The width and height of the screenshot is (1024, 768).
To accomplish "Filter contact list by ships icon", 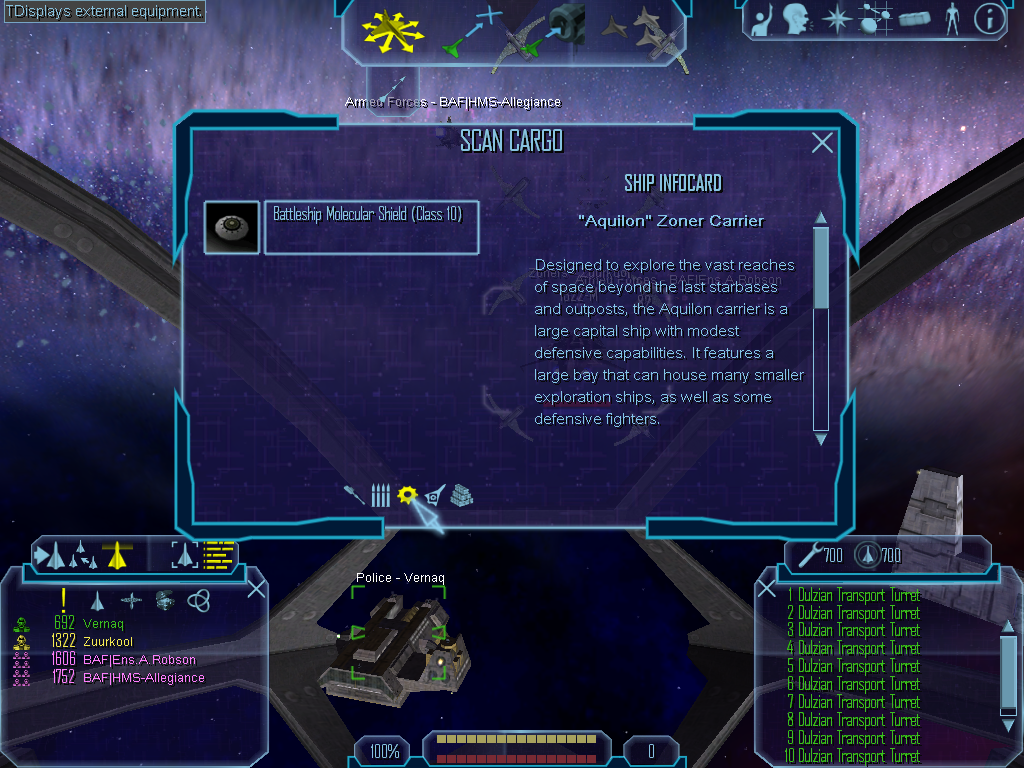I will 98,600.
